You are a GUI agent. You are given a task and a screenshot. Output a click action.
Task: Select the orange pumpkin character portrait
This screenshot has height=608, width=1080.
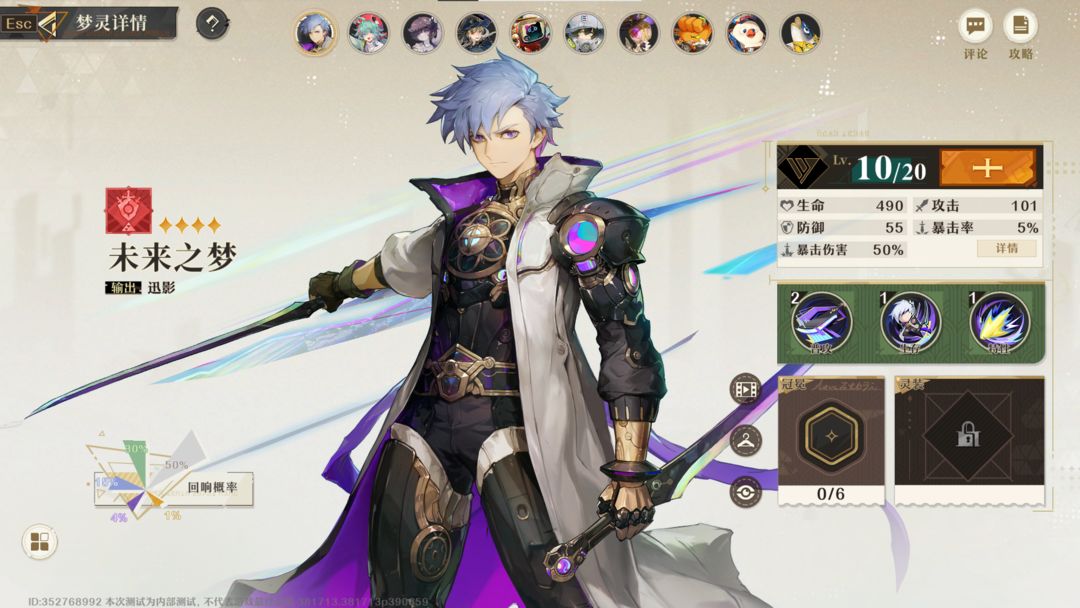click(x=692, y=33)
